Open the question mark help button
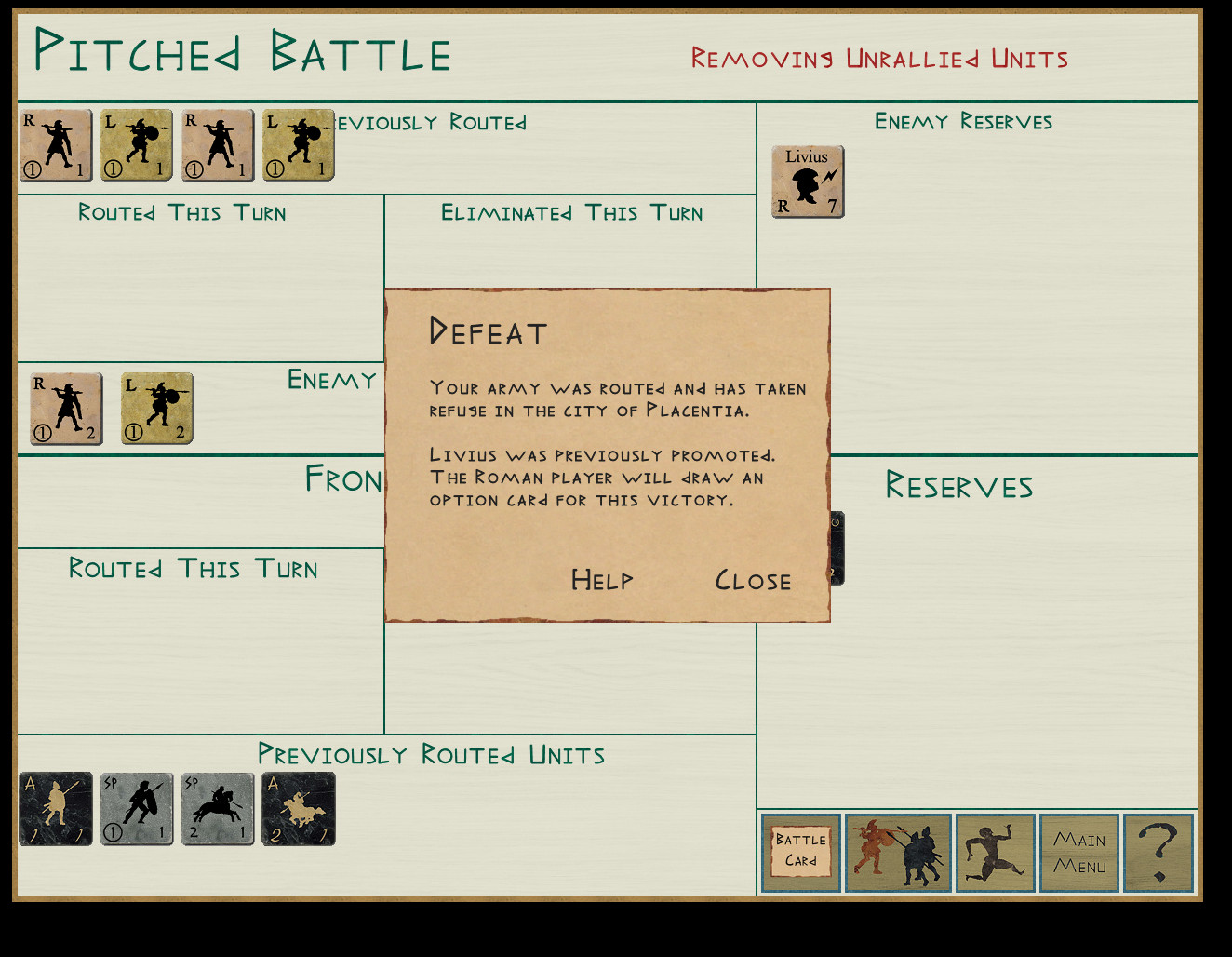1232x957 pixels. (1158, 853)
